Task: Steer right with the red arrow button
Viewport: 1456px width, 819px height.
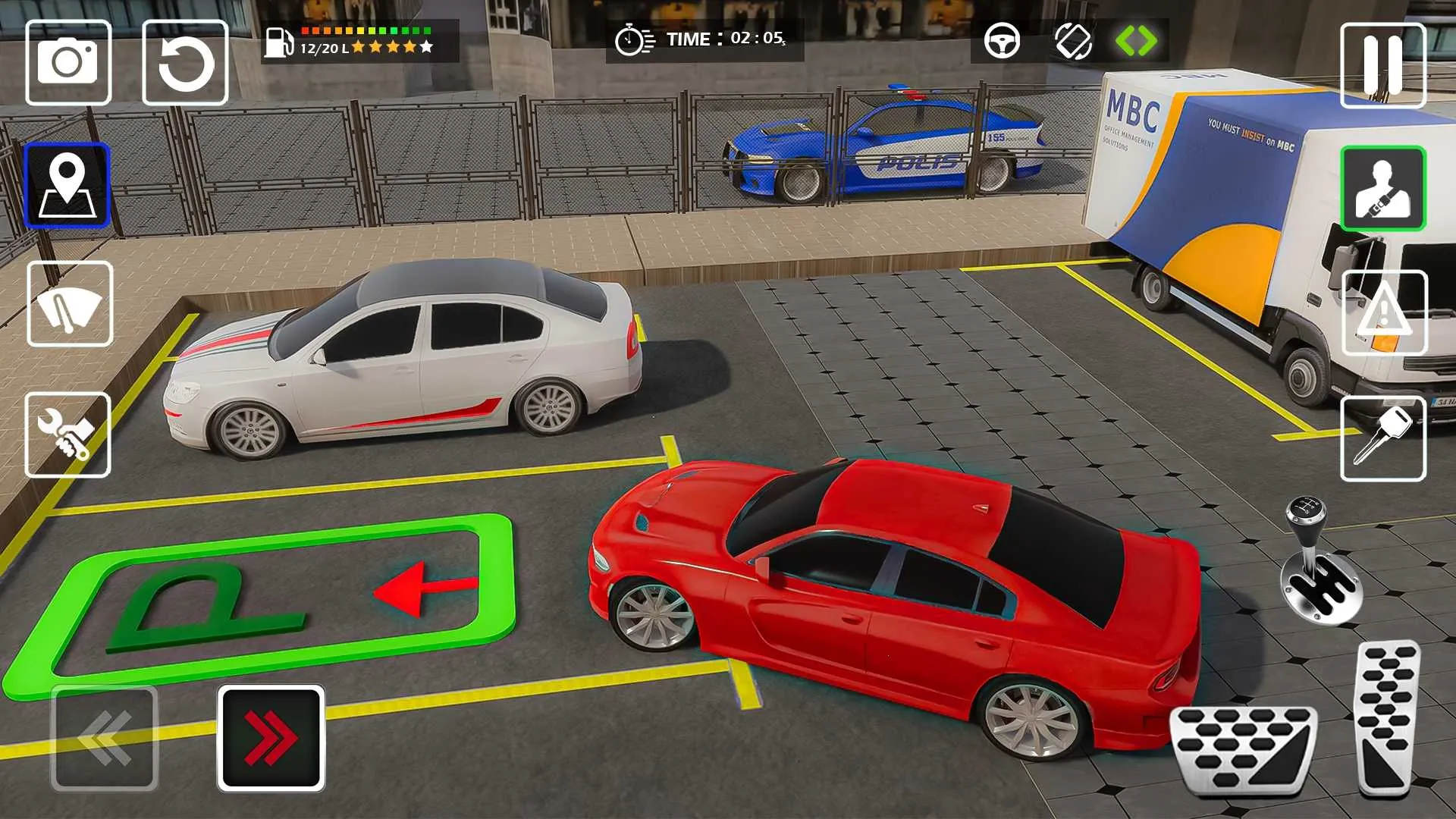Action: click(271, 738)
